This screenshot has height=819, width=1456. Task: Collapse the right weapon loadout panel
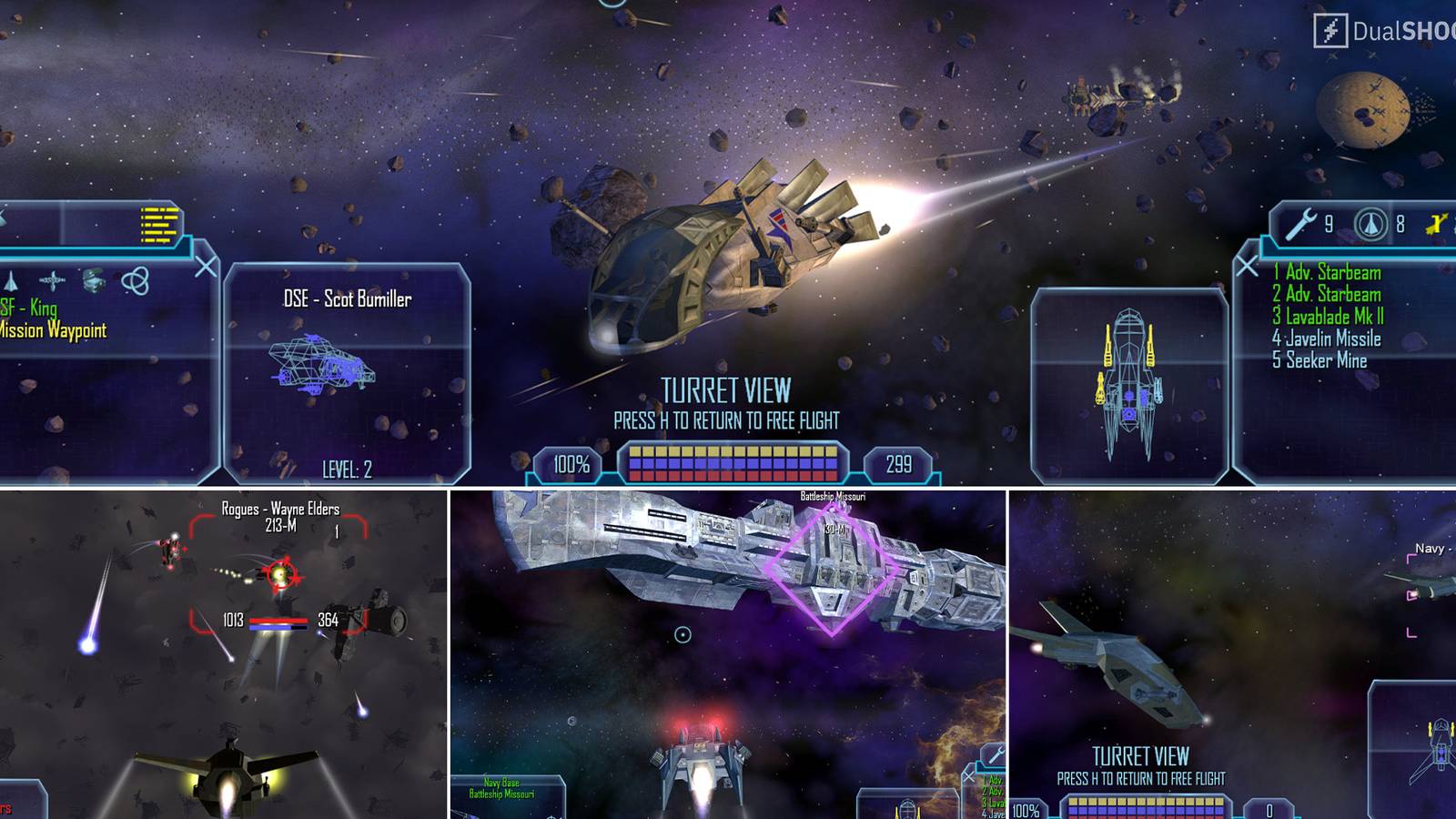tap(1245, 265)
